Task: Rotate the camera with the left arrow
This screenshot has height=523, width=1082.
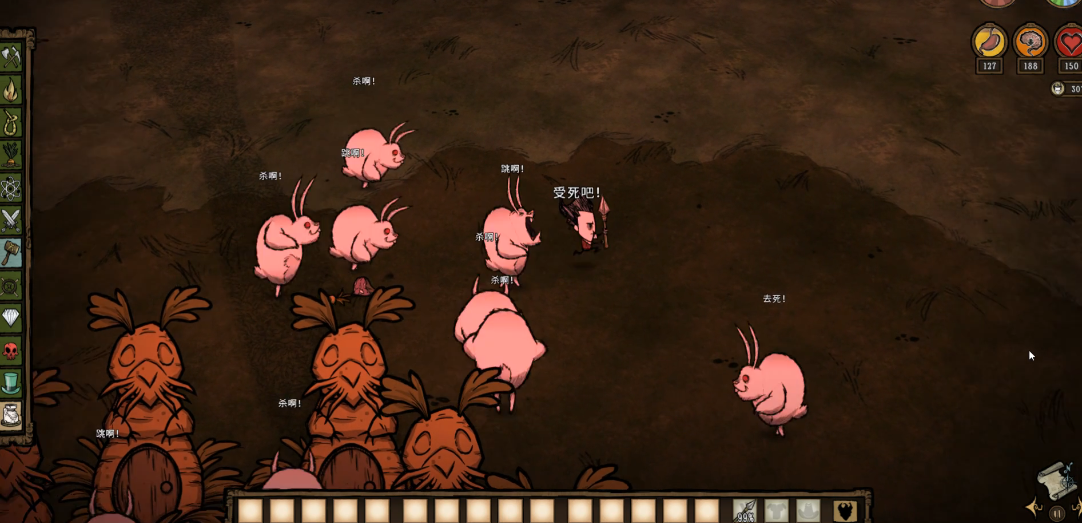Action: pyautogui.click(x=1034, y=508)
